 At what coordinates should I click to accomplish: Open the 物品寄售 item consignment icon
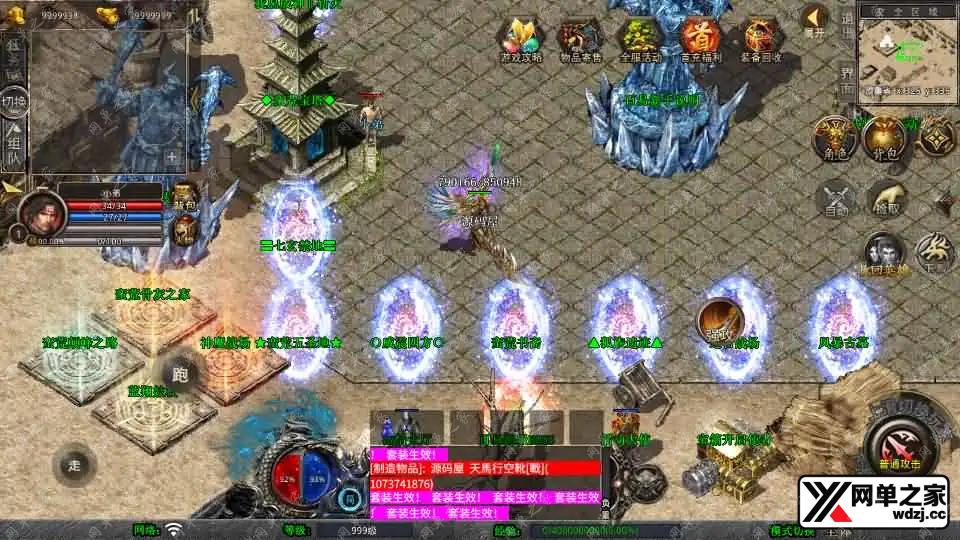tap(580, 39)
